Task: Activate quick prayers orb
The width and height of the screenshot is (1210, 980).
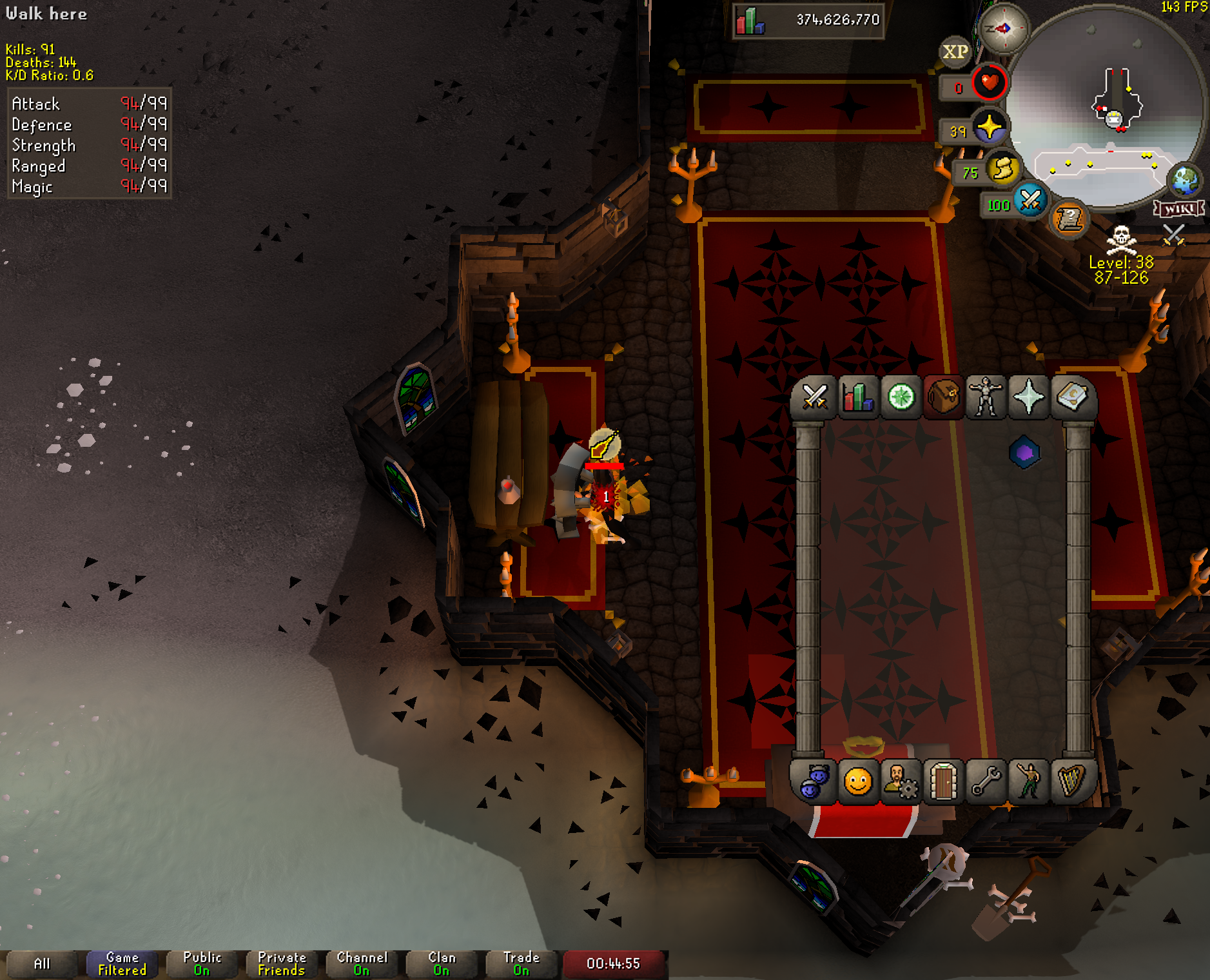Action: [989, 128]
